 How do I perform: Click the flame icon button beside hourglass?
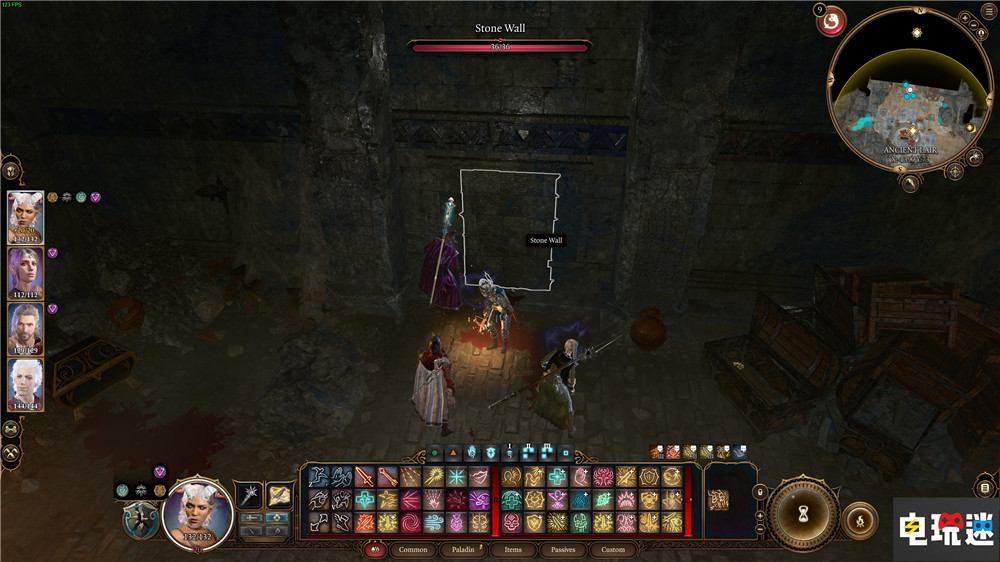coord(860,521)
